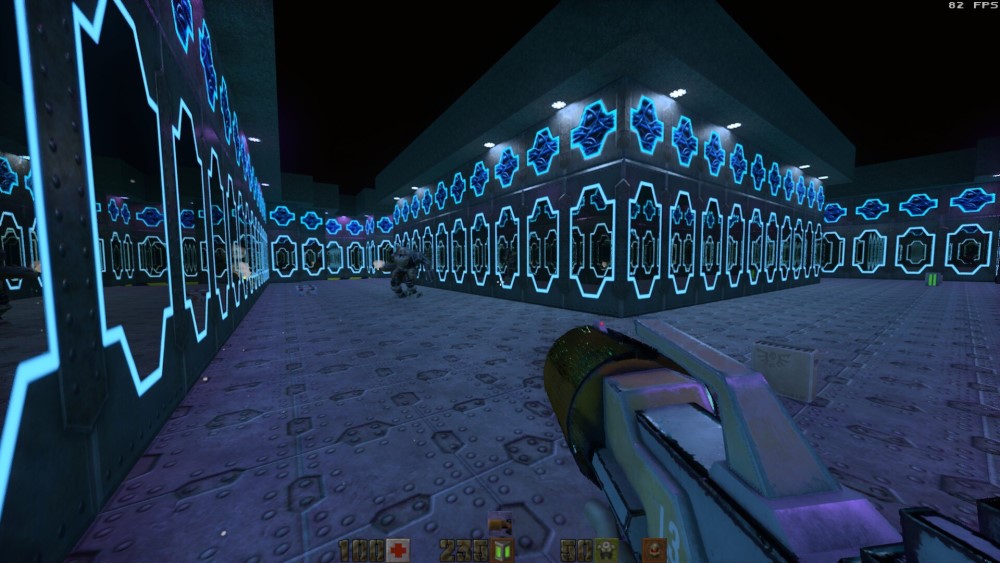
Task: Click the red cross health icon
Action: 399,549
